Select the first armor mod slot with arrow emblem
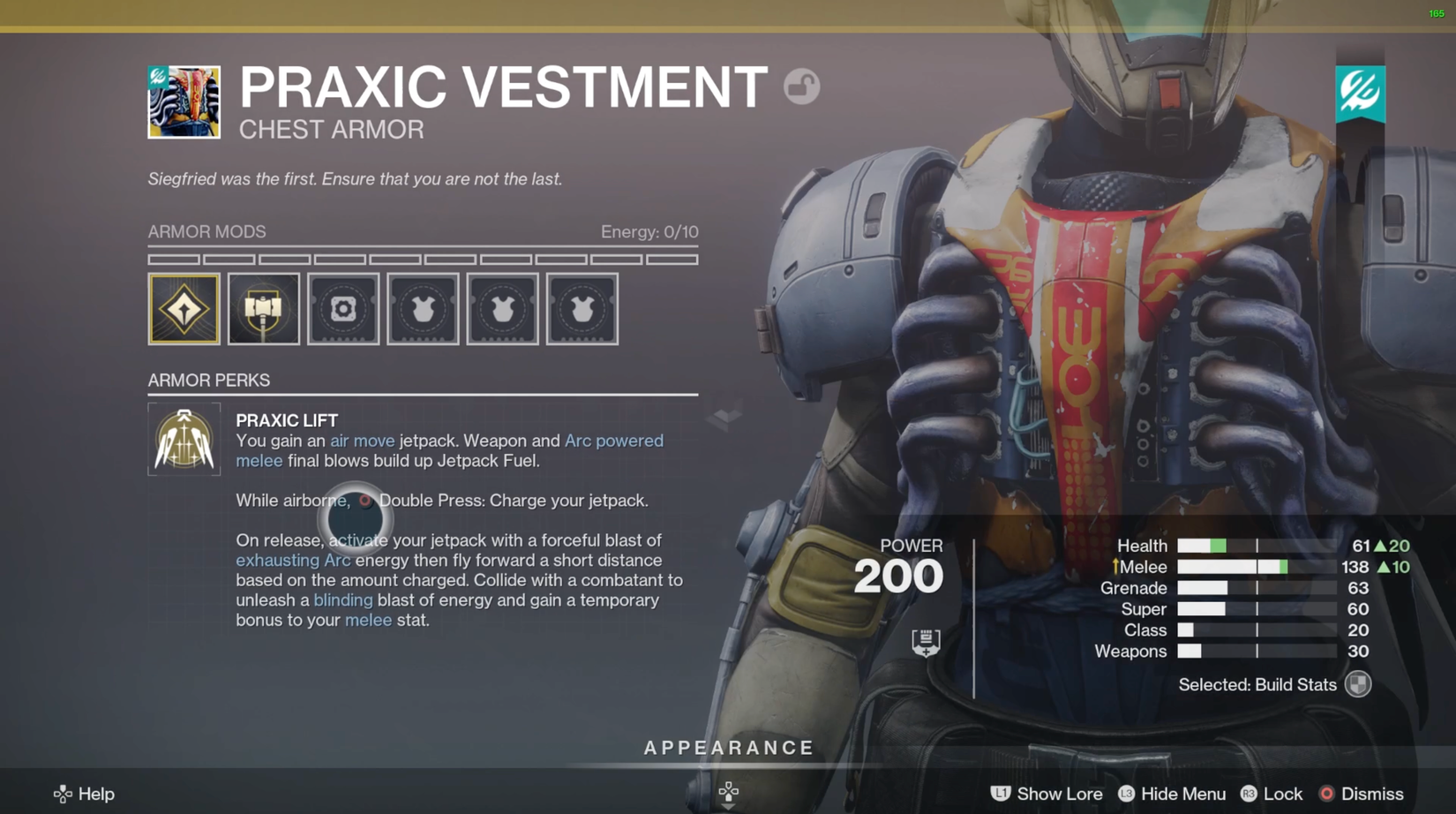Image resolution: width=1456 pixels, height=814 pixels. point(184,309)
